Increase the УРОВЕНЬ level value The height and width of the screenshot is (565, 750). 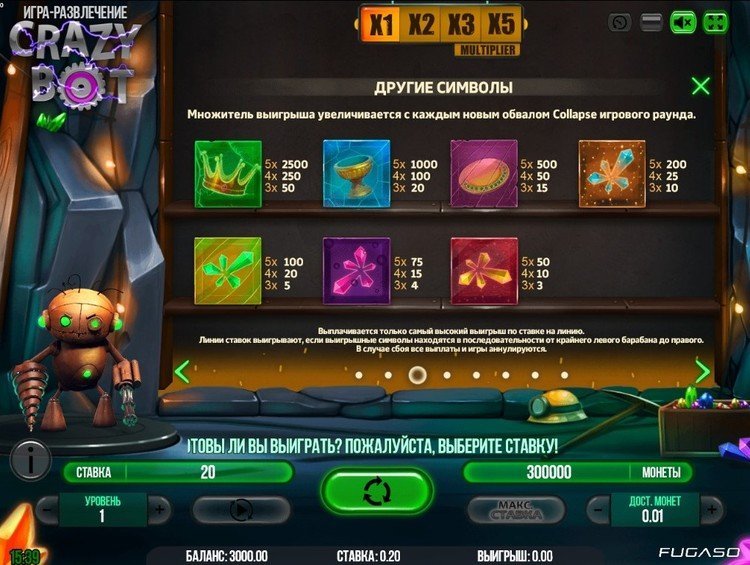[158, 508]
